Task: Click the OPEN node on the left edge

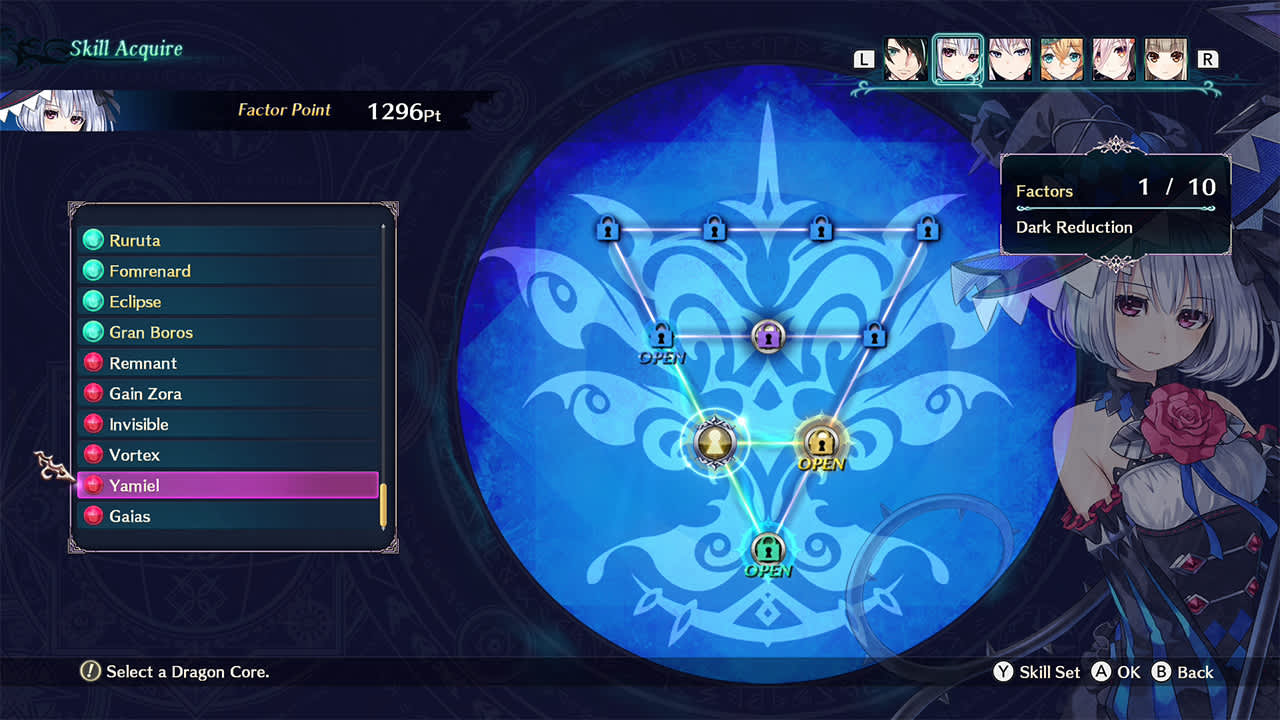Action: pos(662,337)
